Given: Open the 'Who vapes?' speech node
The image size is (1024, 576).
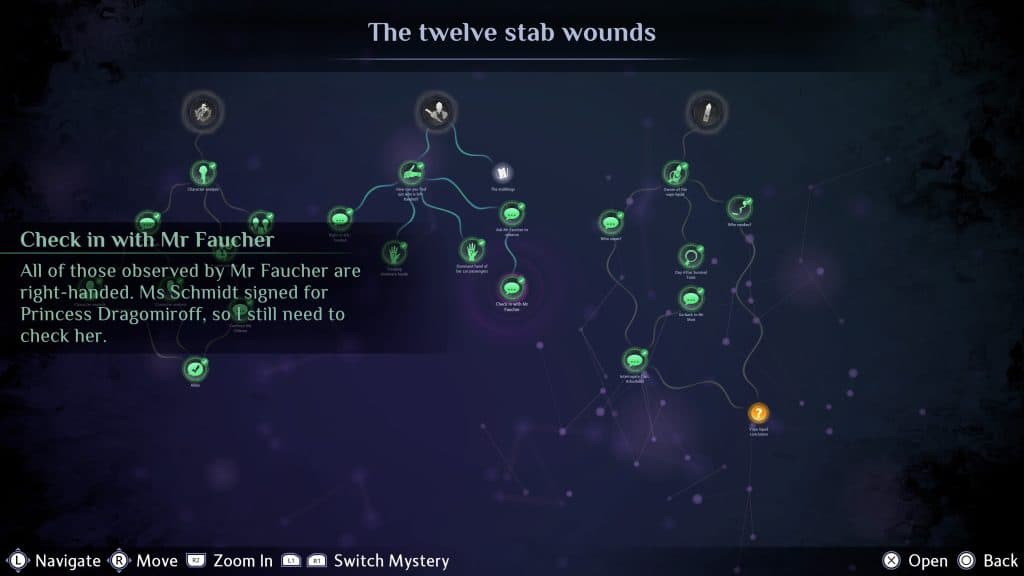Looking at the screenshot, I should [610, 222].
